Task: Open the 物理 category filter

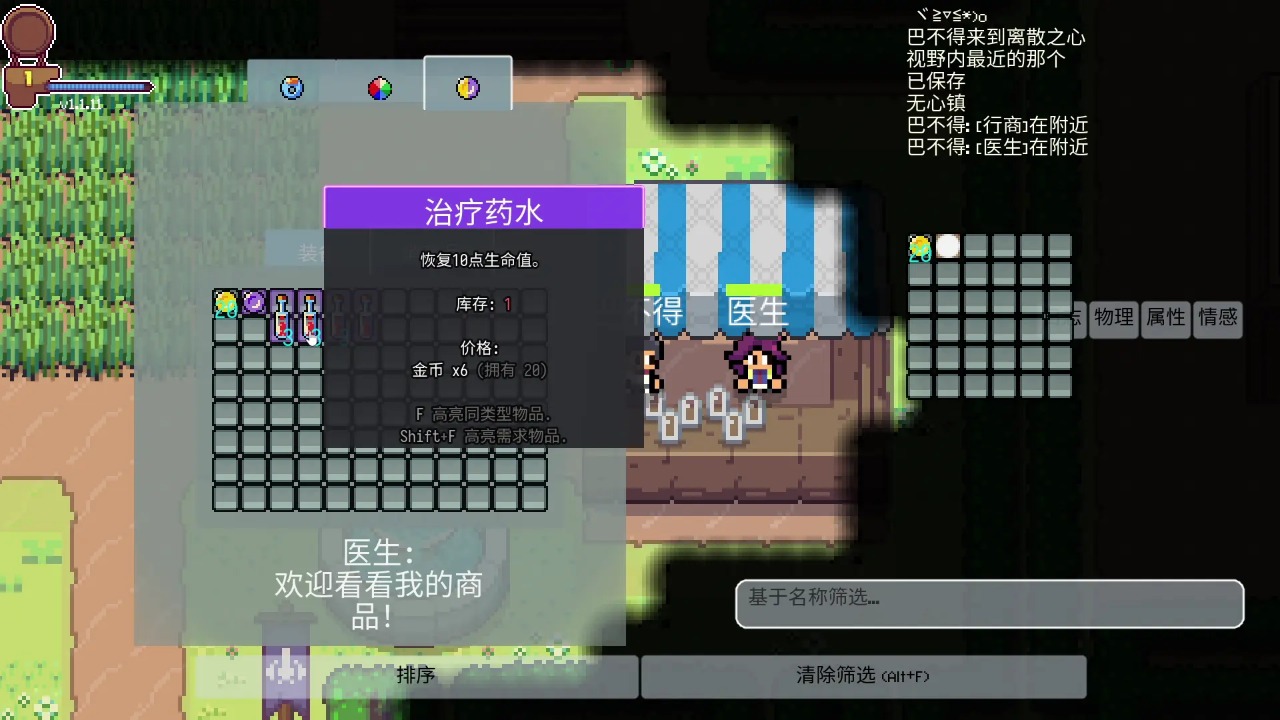Action: 1113,319
